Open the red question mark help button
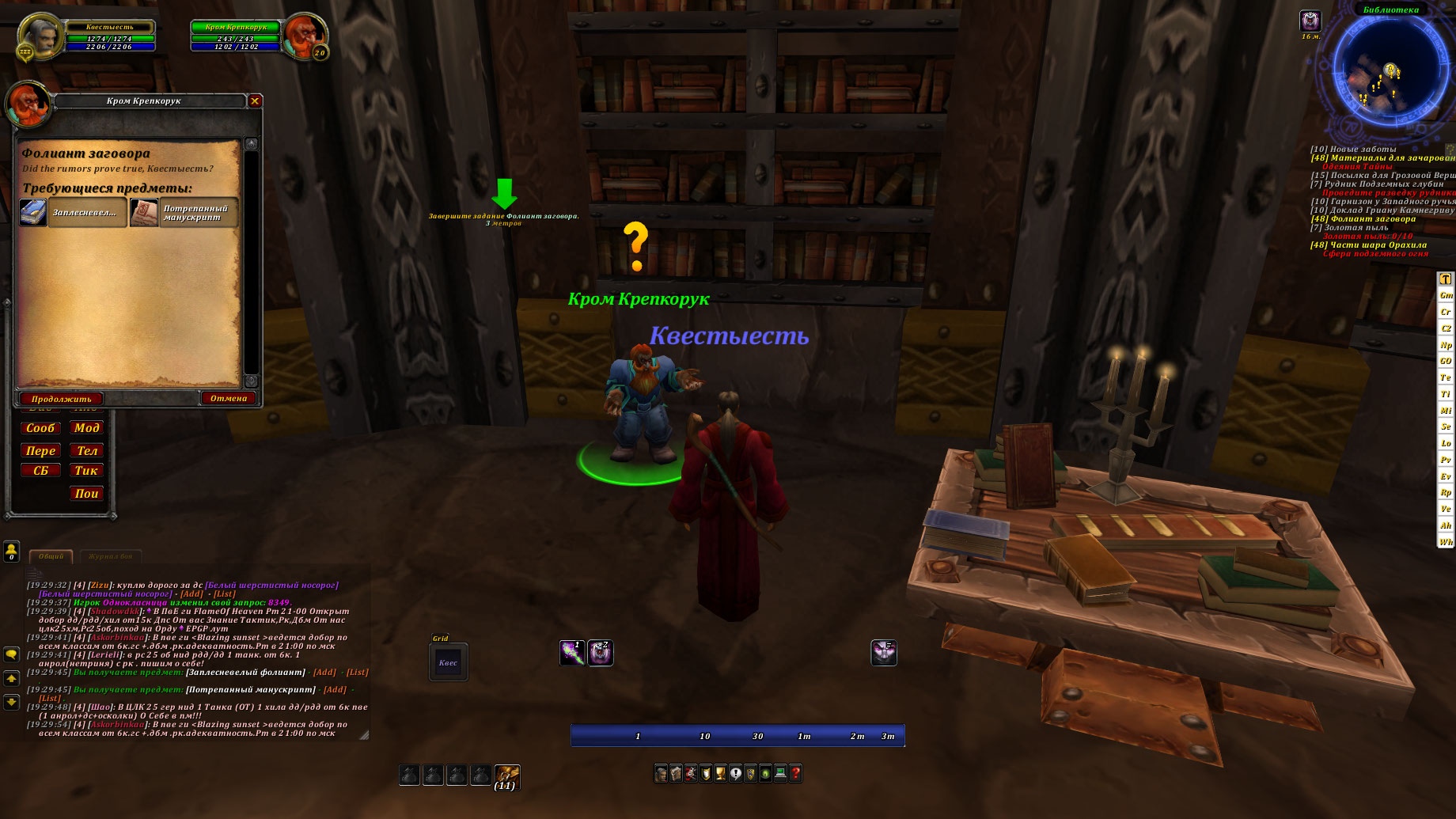 (x=795, y=773)
